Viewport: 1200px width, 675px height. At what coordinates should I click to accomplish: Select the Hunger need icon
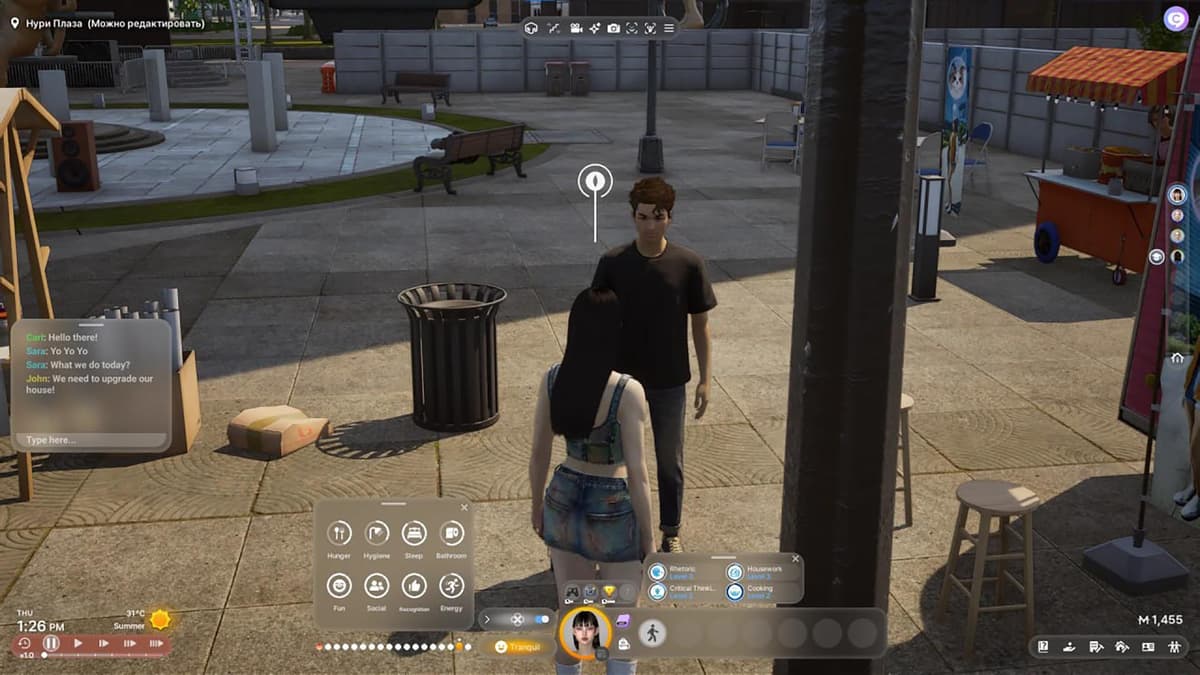(x=339, y=533)
